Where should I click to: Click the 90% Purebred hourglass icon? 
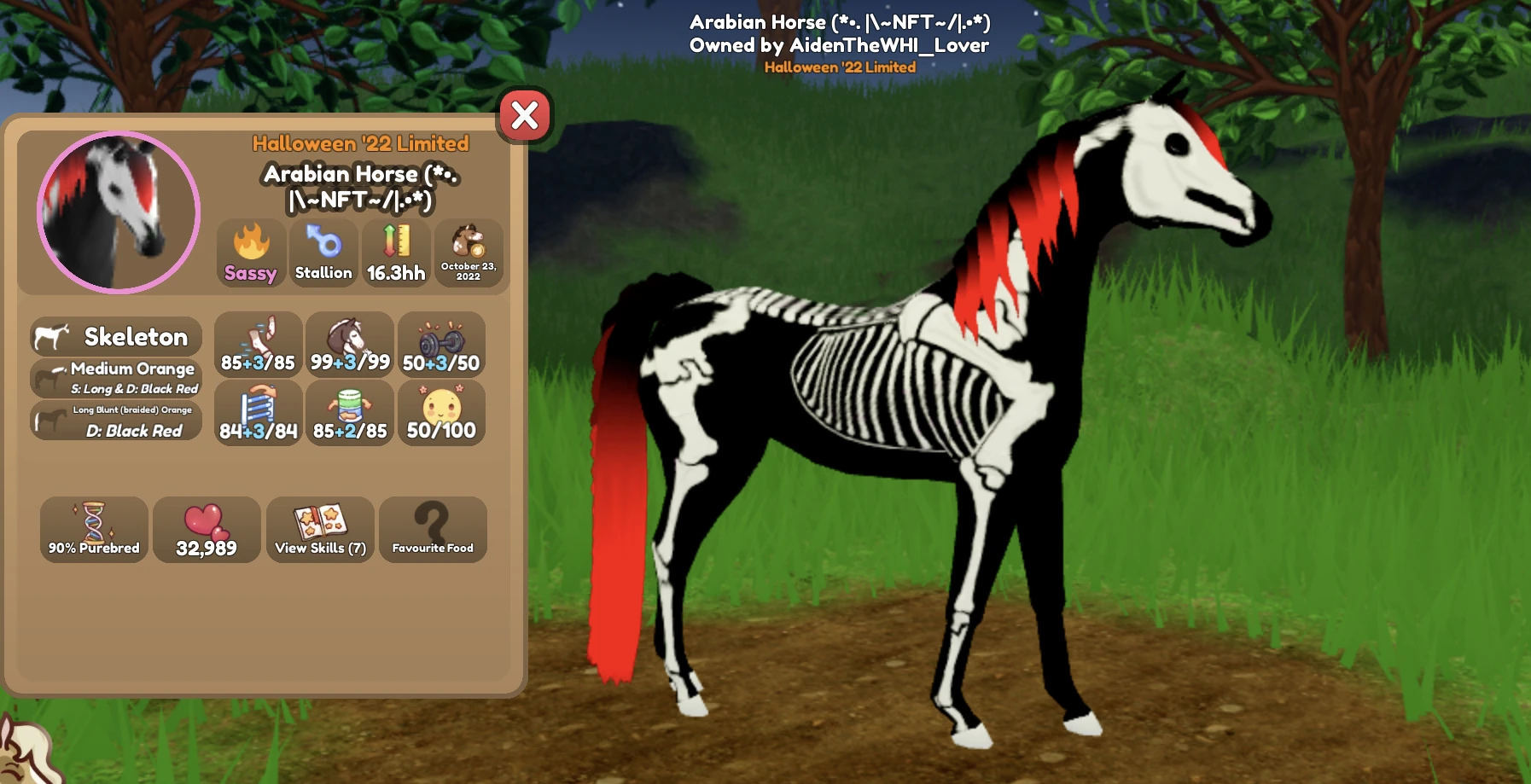[94, 530]
